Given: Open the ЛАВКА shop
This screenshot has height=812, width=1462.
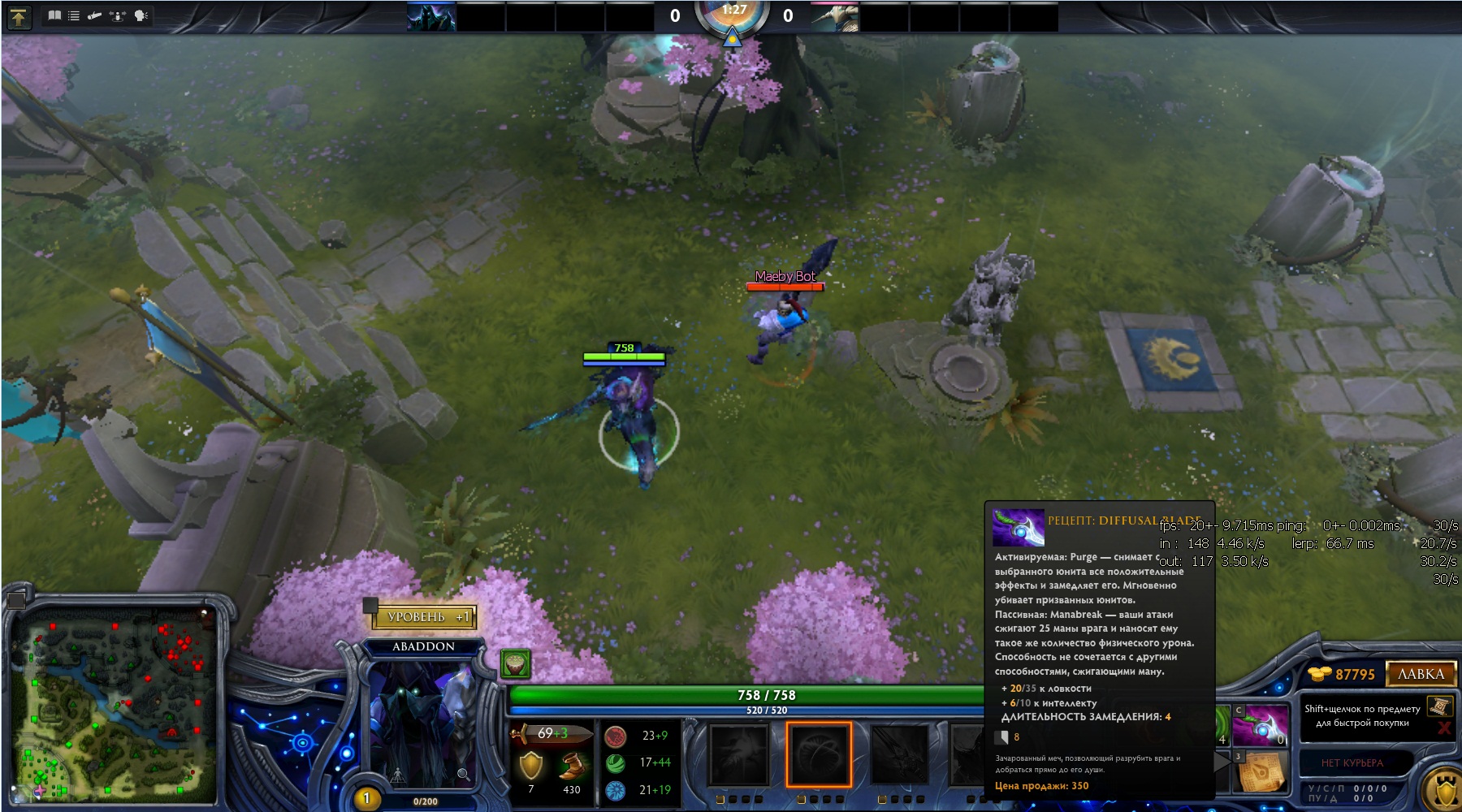Looking at the screenshot, I should (x=1421, y=674).
